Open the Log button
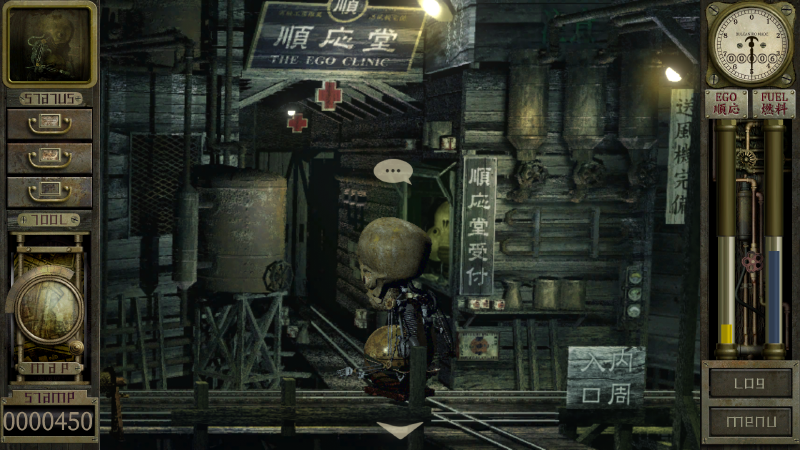Viewport: 800px width, 450px height. pyautogui.click(x=749, y=382)
